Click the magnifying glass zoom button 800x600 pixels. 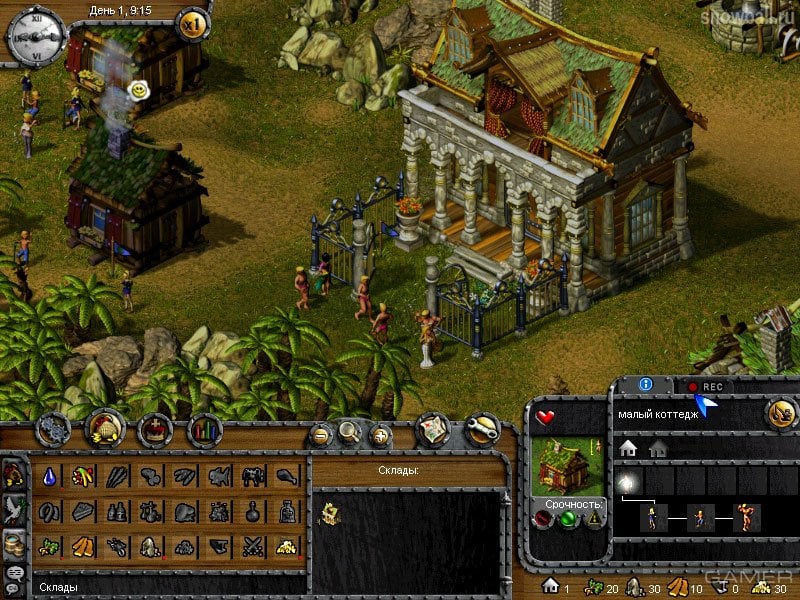tap(349, 433)
